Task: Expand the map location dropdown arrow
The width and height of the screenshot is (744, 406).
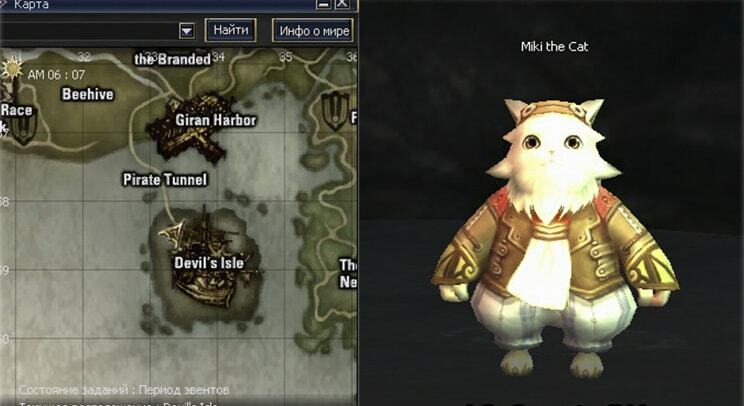Action: point(186,31)
